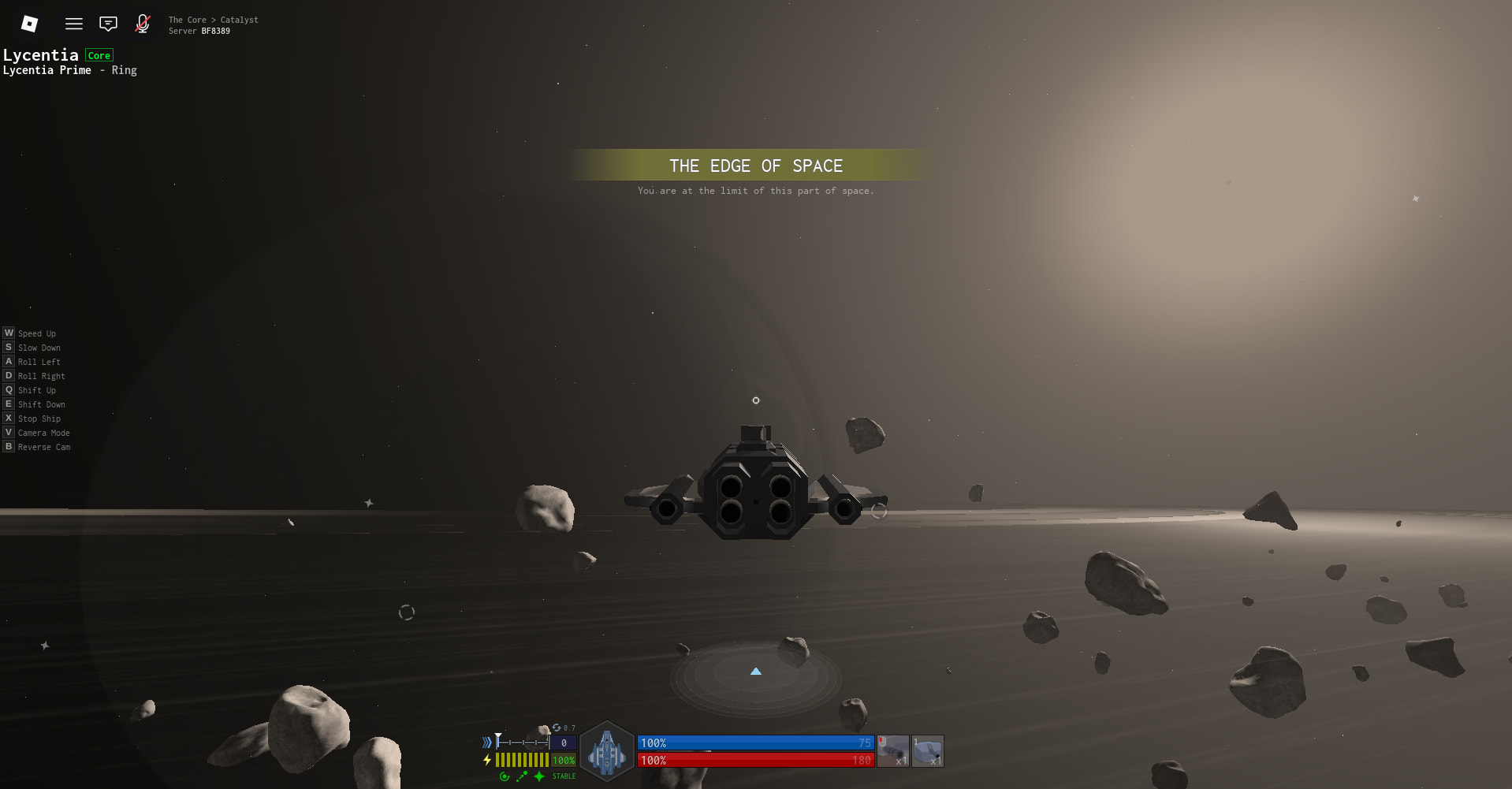Select the turret weapon slot numbered 1

(928, 751)
